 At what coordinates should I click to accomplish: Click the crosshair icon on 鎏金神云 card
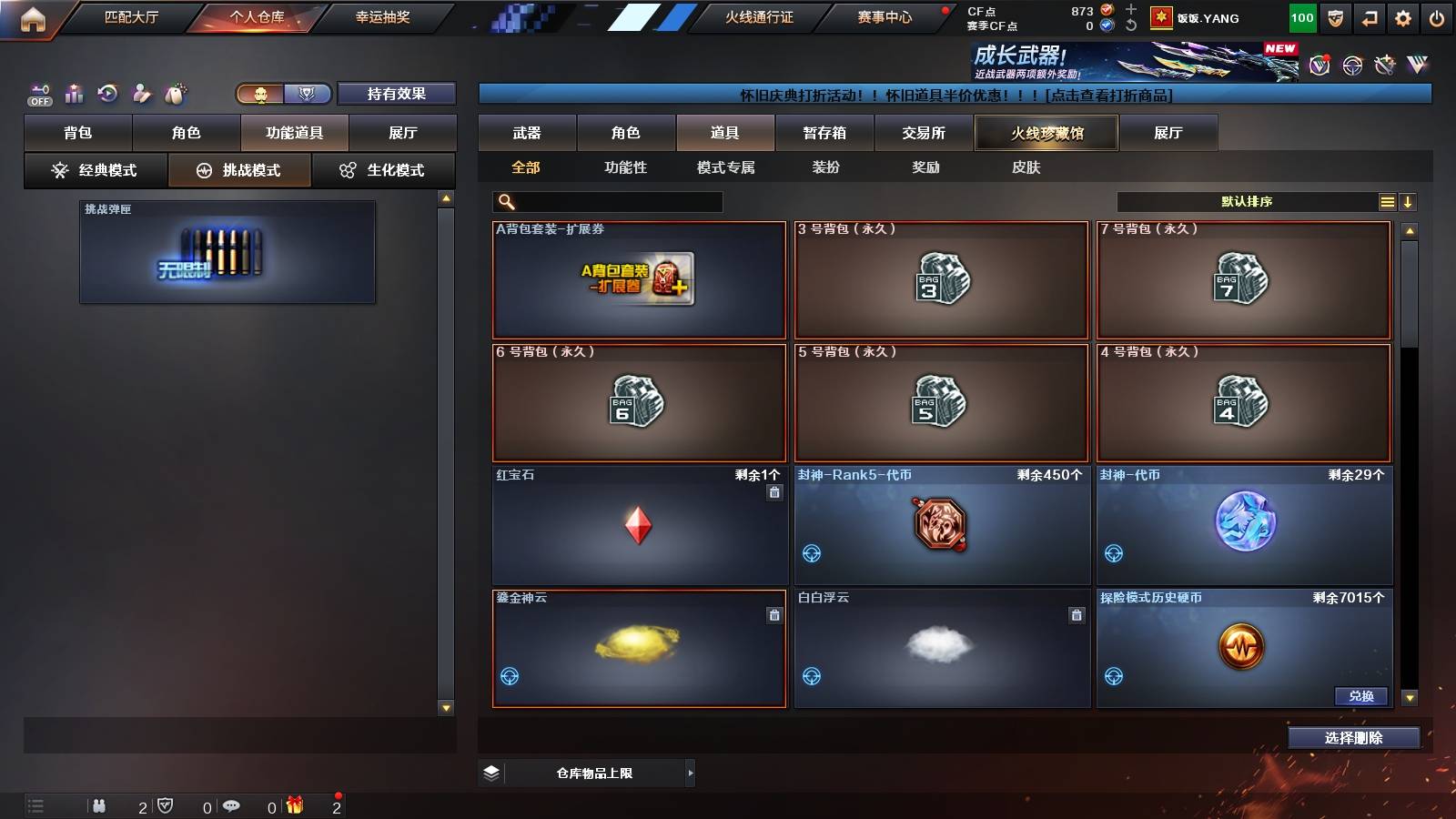click(x=509, y=678)
